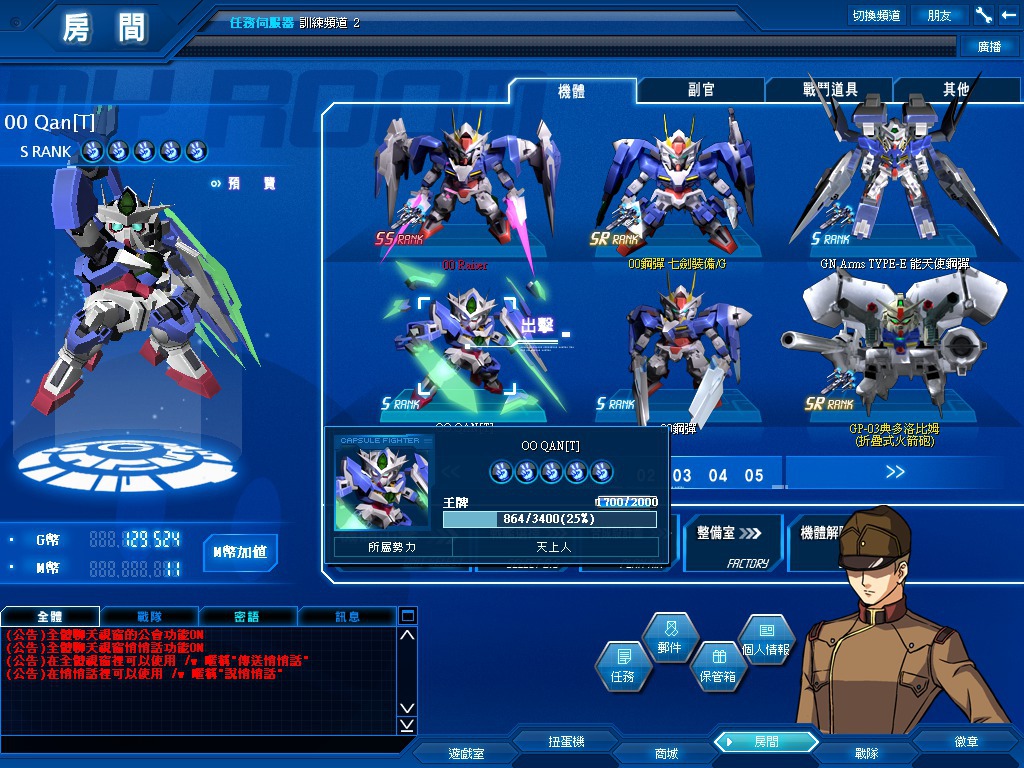Open the 遊戲室 game room

(466, 753)
